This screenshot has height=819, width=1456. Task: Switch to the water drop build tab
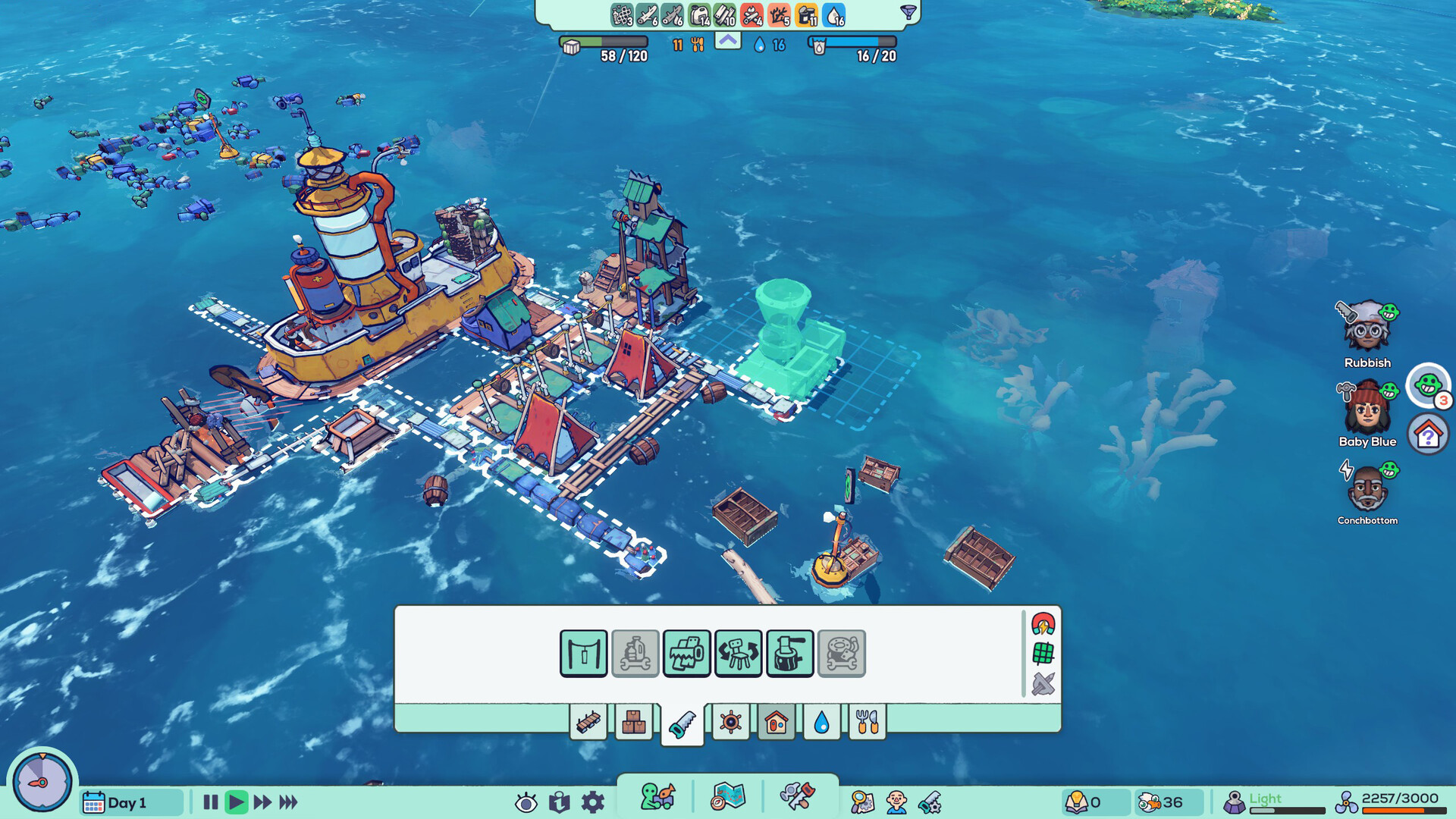click(822, 723)
